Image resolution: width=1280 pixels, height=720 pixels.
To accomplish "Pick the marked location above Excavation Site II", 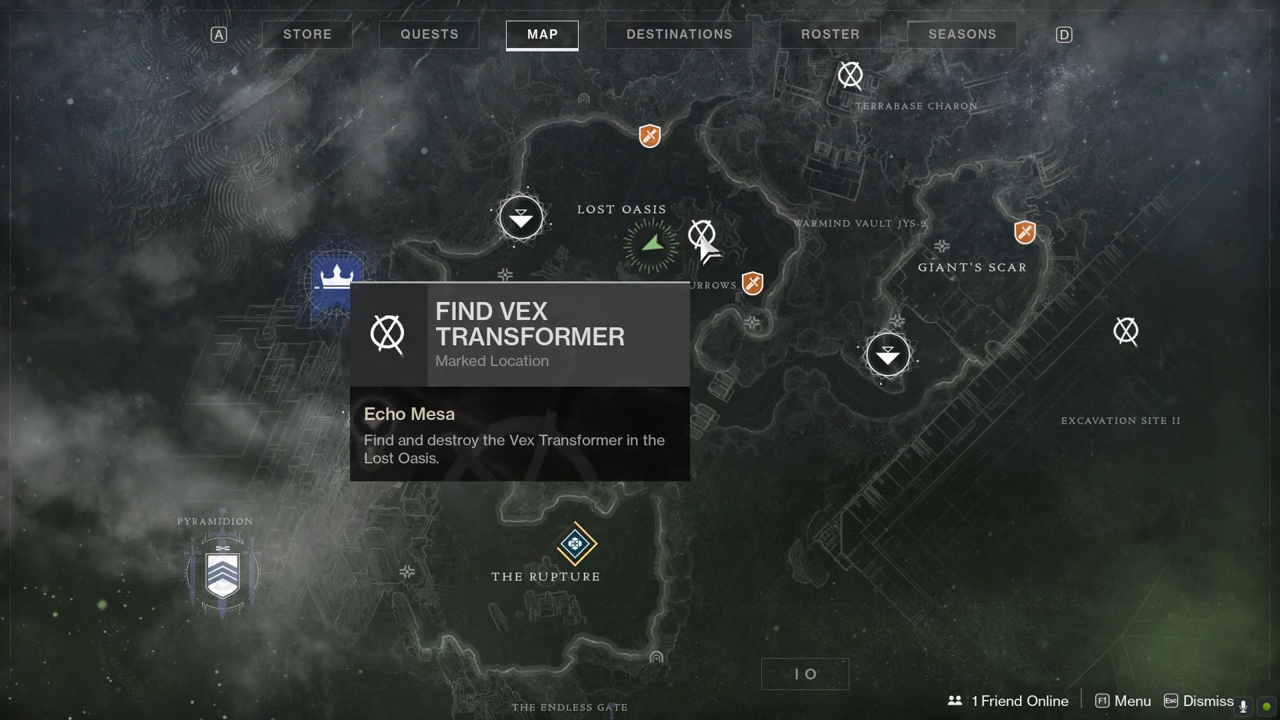I will [1126, 331].
